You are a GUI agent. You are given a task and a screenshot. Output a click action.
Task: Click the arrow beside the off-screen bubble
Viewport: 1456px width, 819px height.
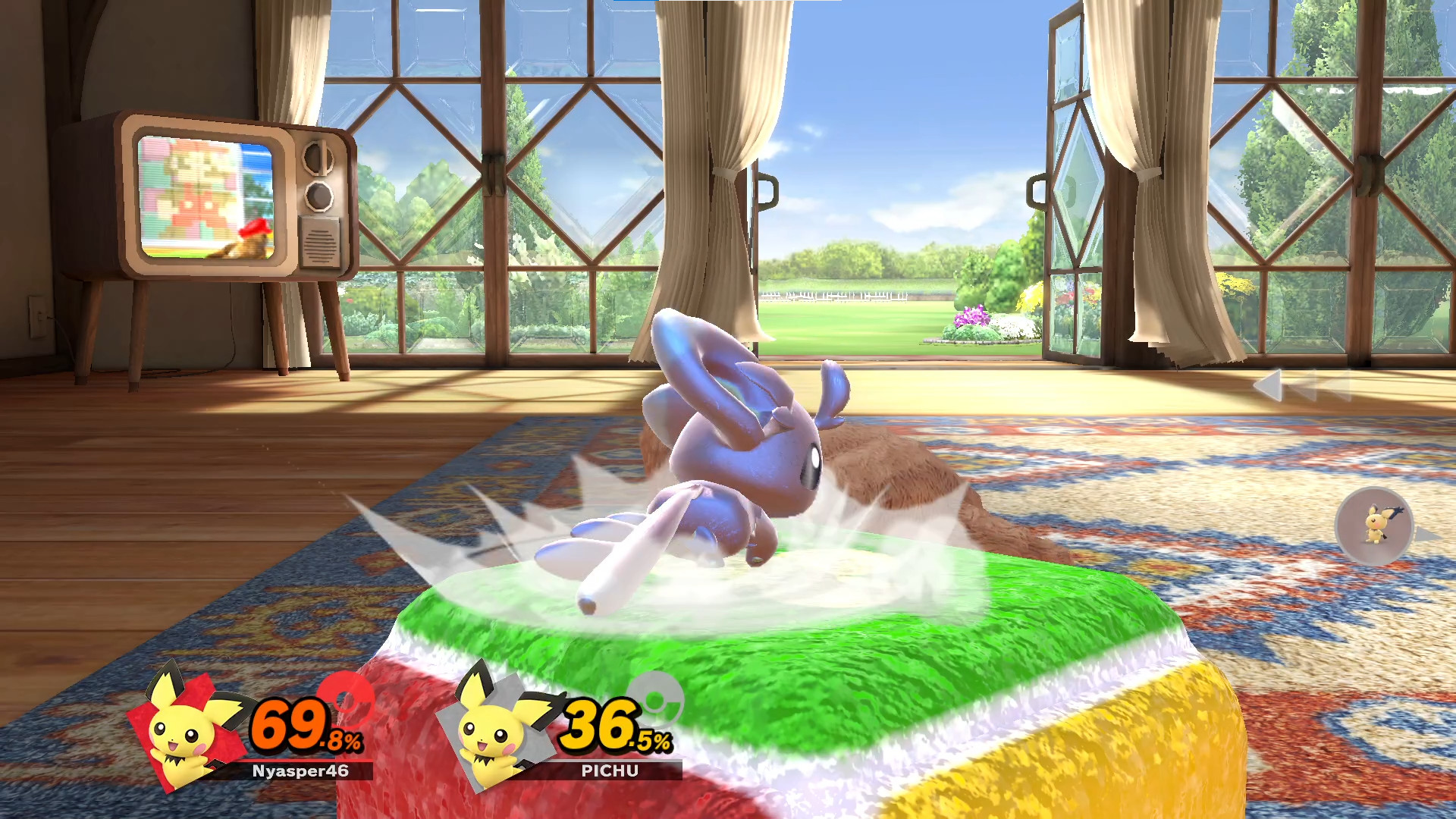tap(1426, 534)
